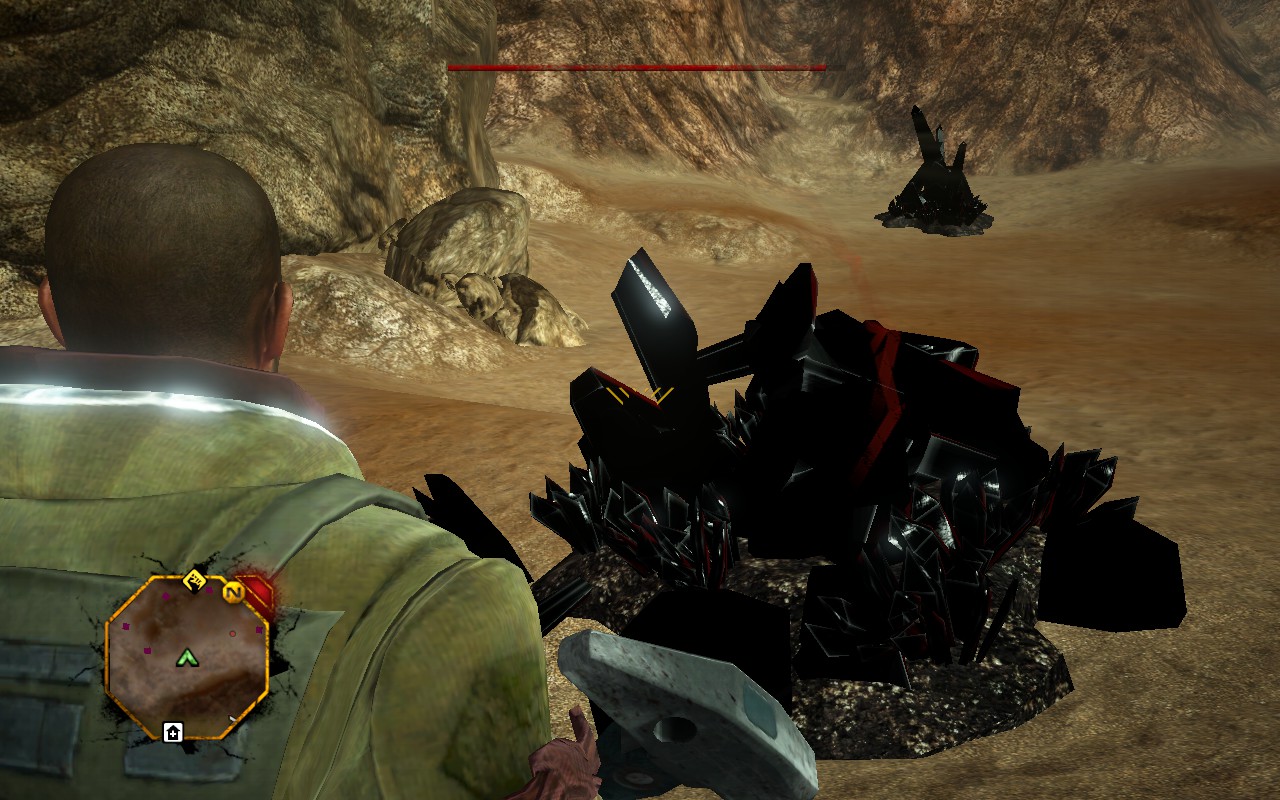This screenshot has height=800, width=1280.
Task: Click the safehouse marker on the minimap
Action: (173, 732)
